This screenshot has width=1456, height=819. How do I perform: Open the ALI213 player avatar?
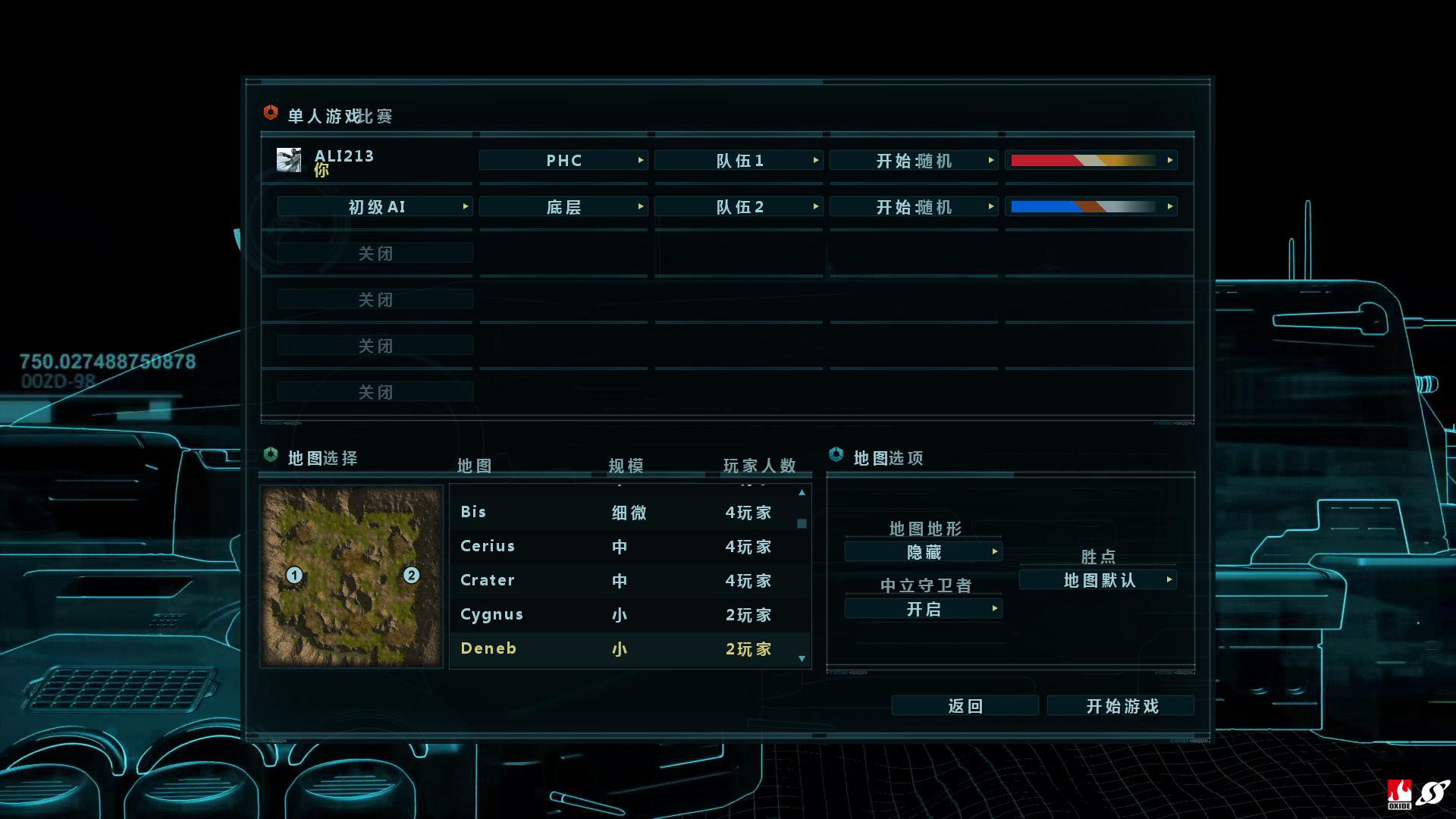pos(289,160)
